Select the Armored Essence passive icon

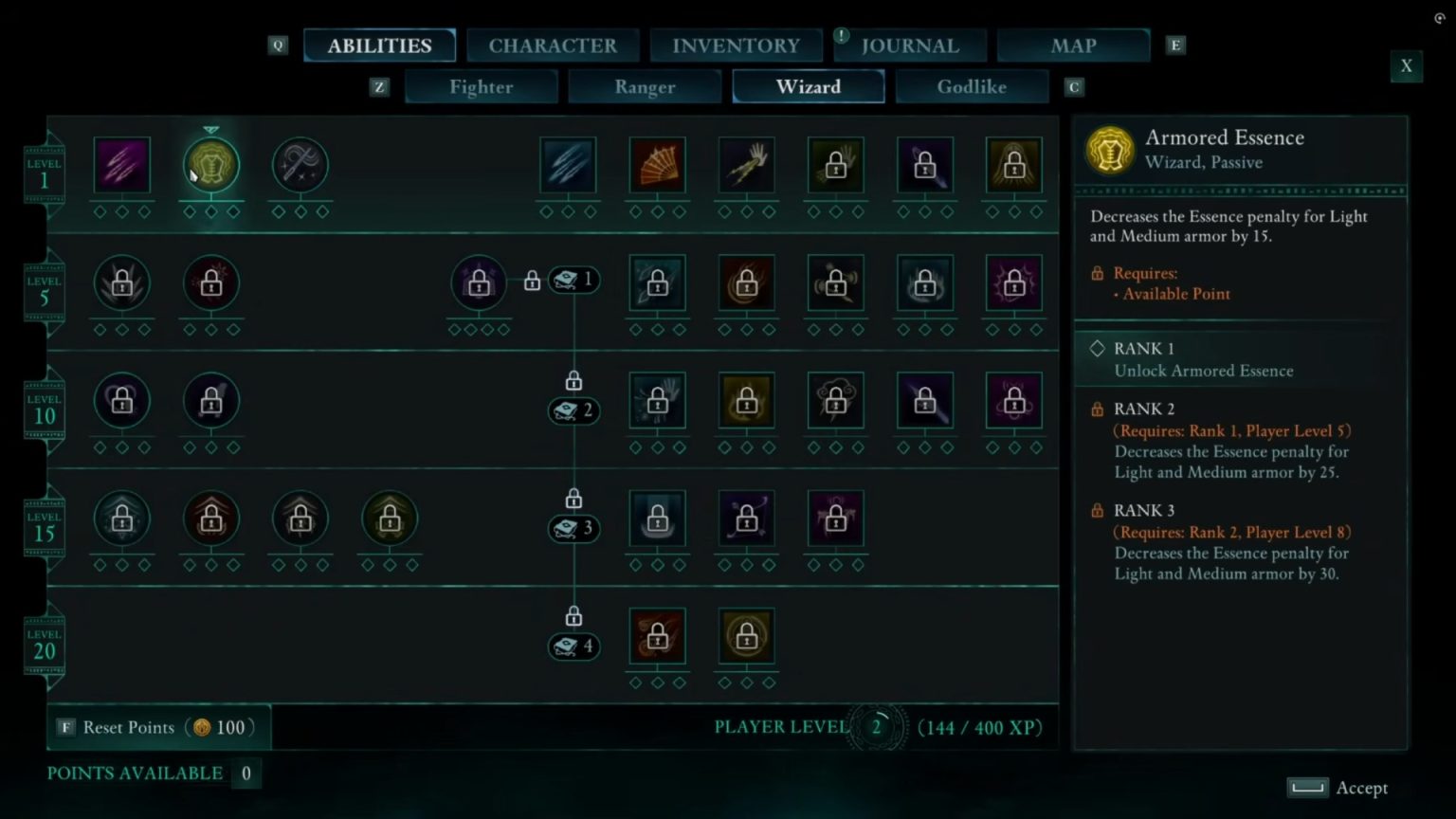pos(211,164)
